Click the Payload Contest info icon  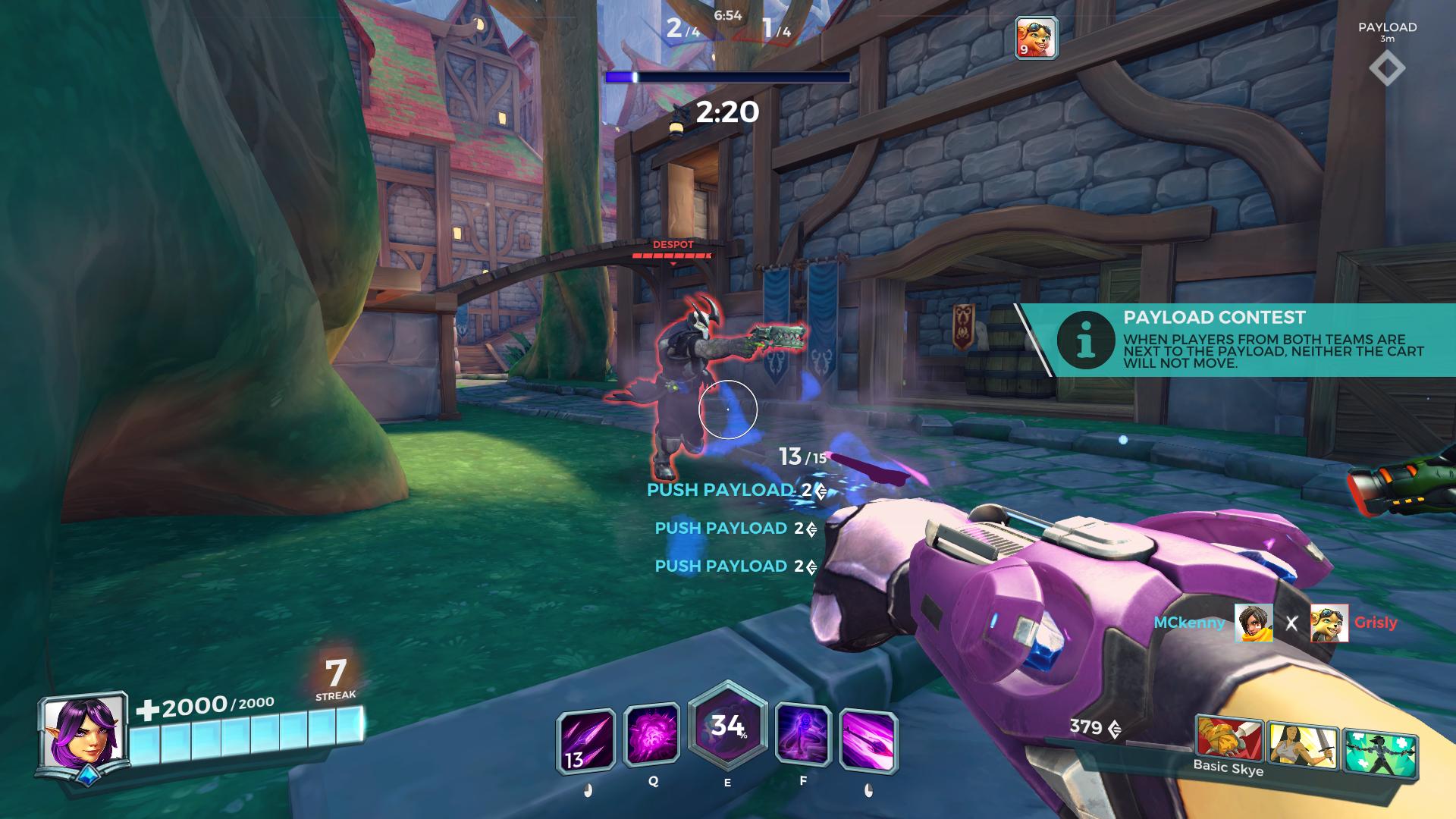pos(1085,340)
